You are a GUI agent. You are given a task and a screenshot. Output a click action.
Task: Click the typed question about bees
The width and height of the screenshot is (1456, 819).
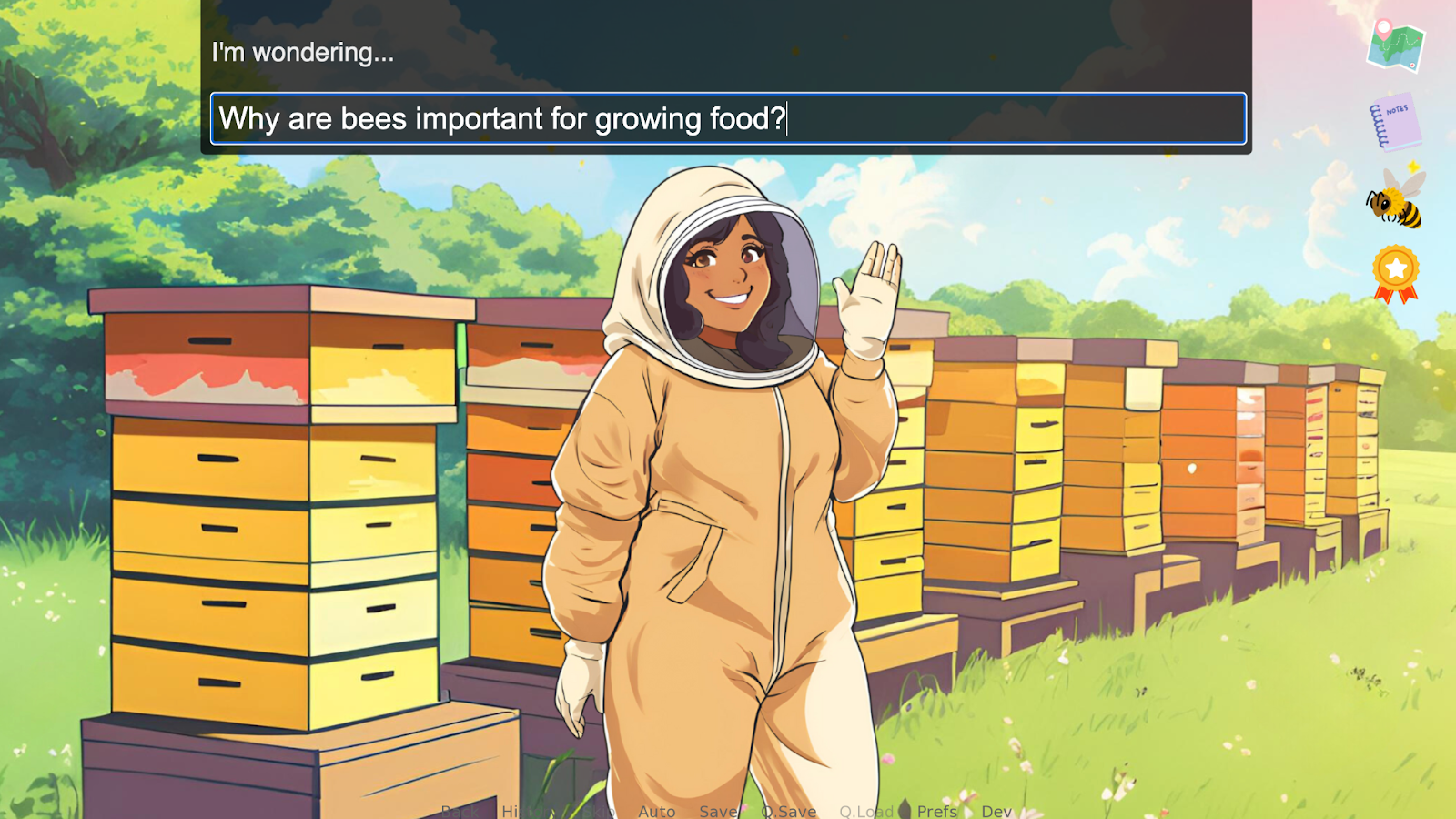[500, 119]
